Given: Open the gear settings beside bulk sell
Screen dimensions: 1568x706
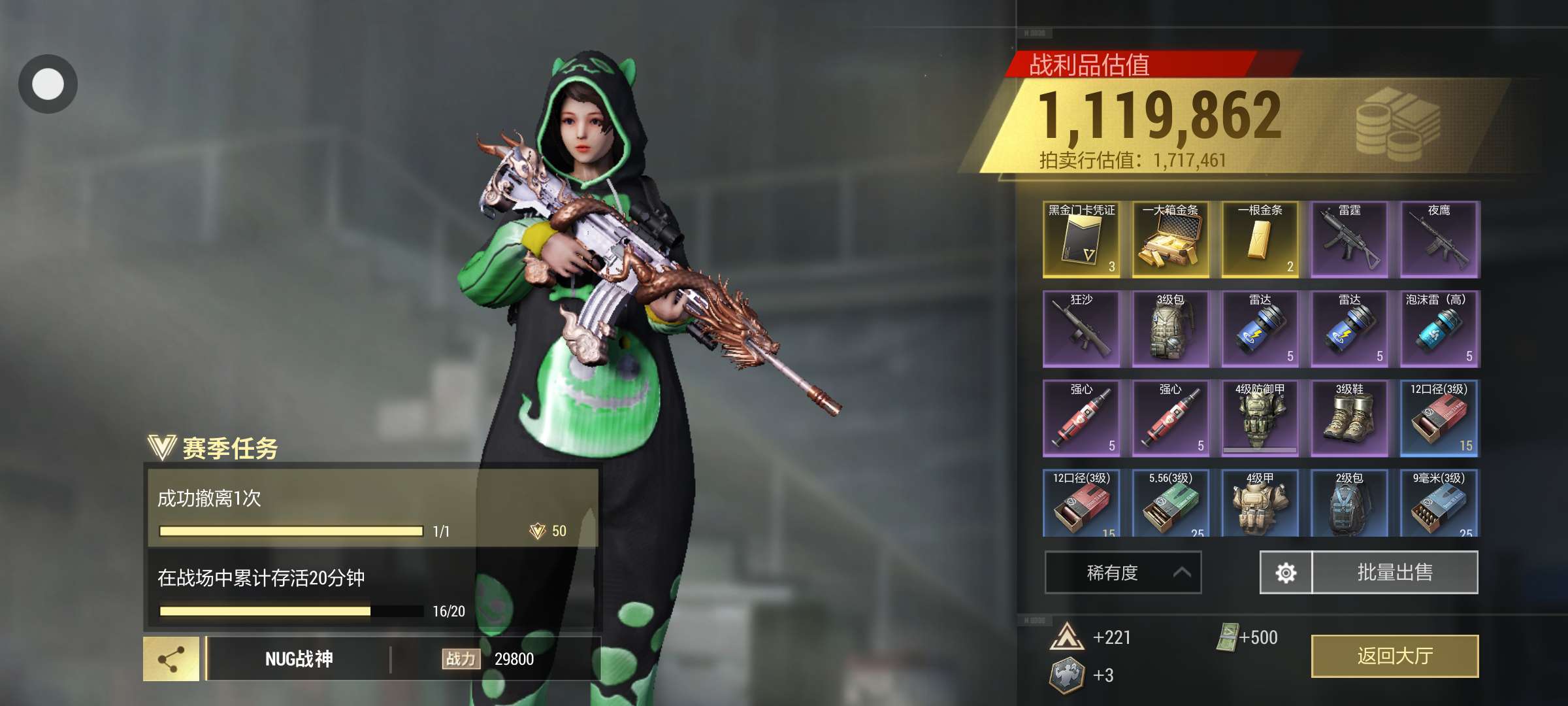Looking at the screenshot, I should (x=1285, y=573).
